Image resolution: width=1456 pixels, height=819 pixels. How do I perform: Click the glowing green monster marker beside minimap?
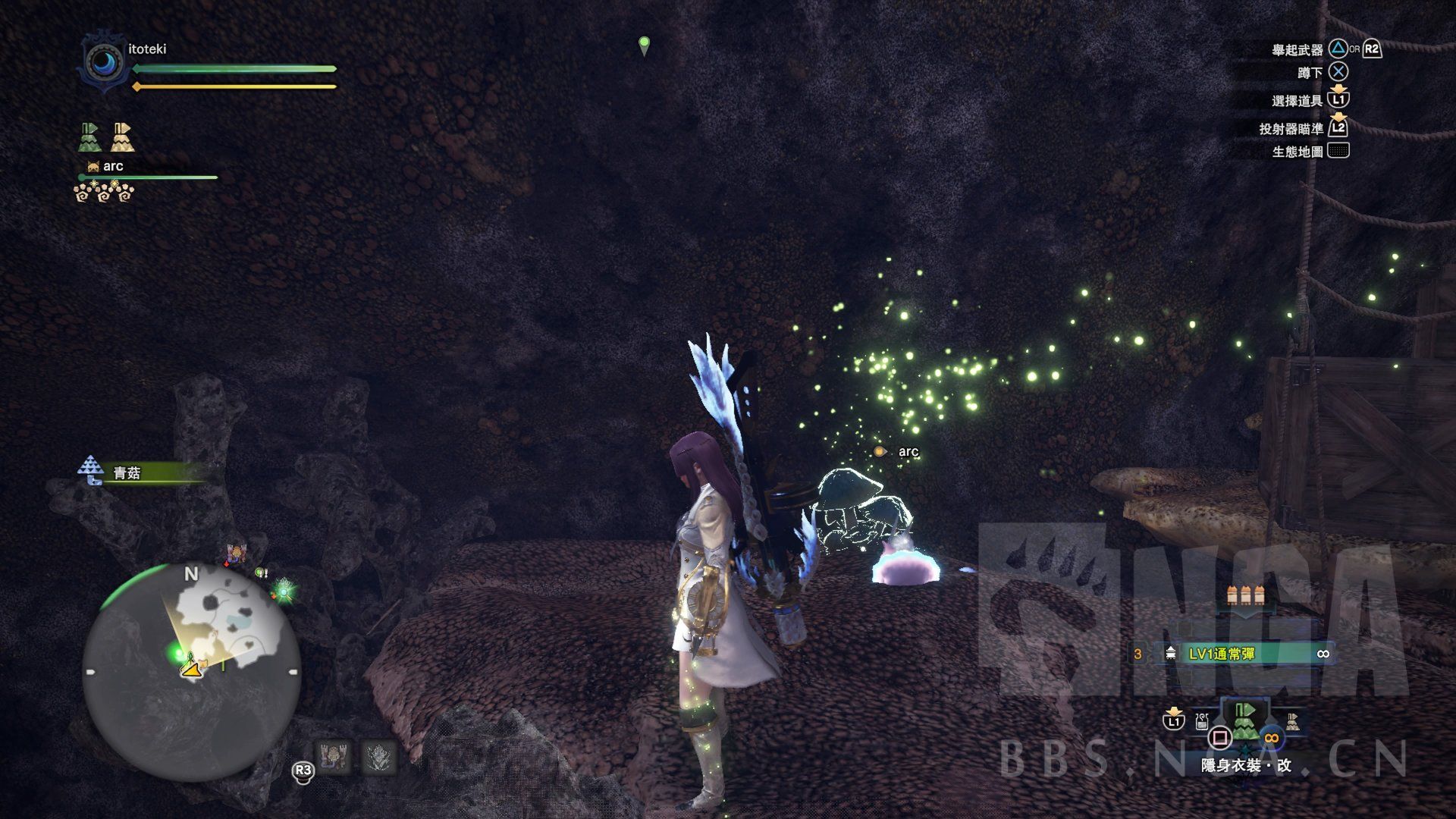284,587
